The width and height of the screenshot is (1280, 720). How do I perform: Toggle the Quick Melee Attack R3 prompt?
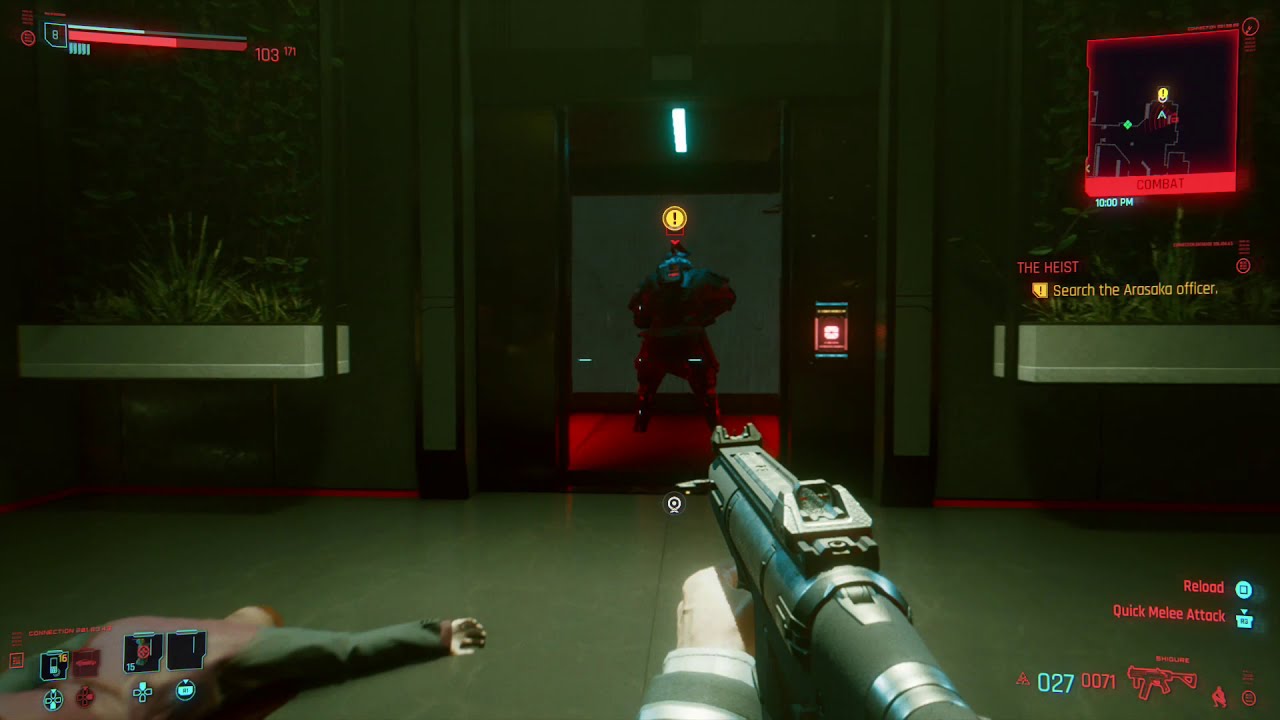[x=1245, y=620]
